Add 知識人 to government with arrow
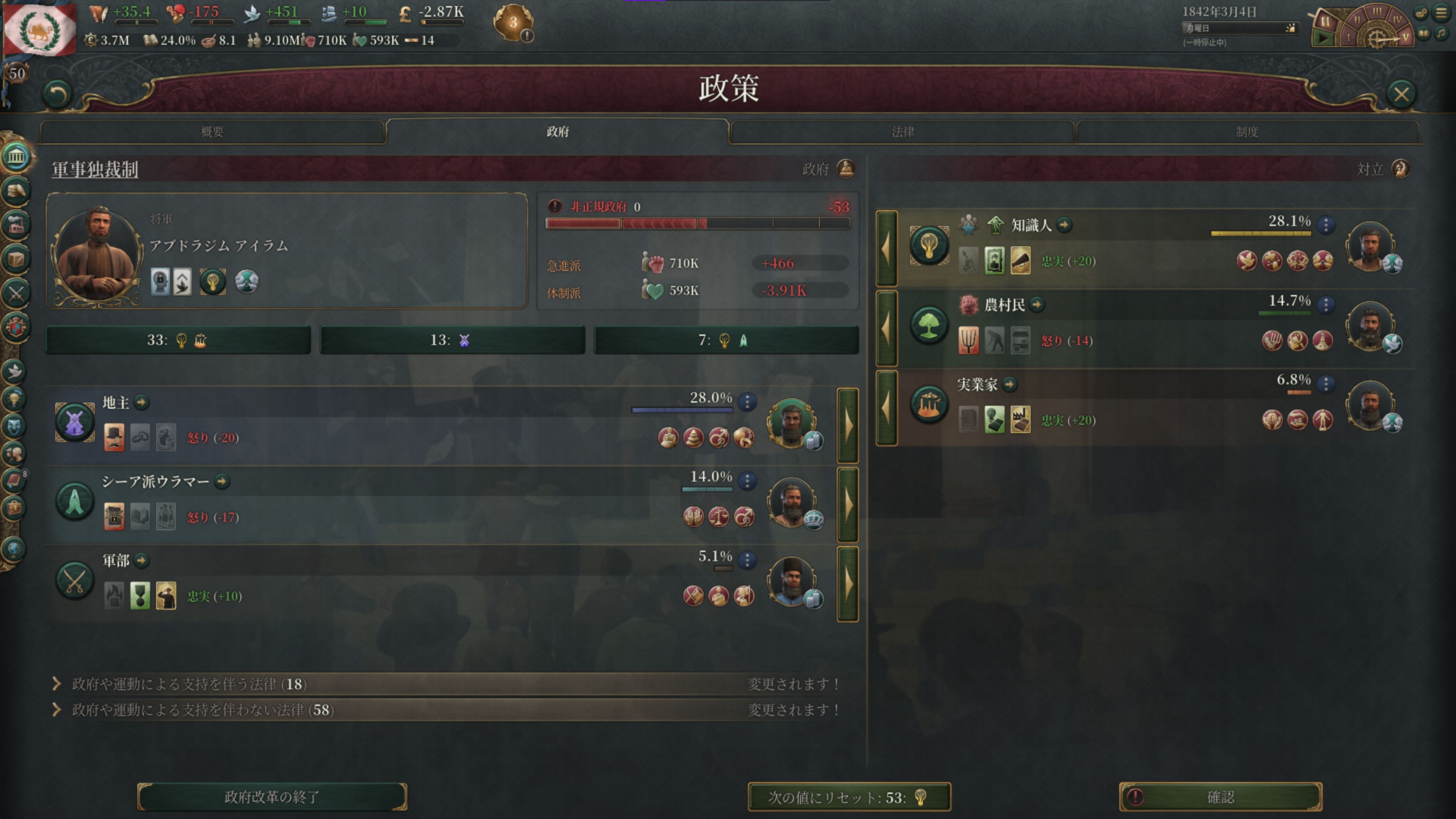Image resolution: width=1456 pixels, height=819 pixels. pos(886,248)
